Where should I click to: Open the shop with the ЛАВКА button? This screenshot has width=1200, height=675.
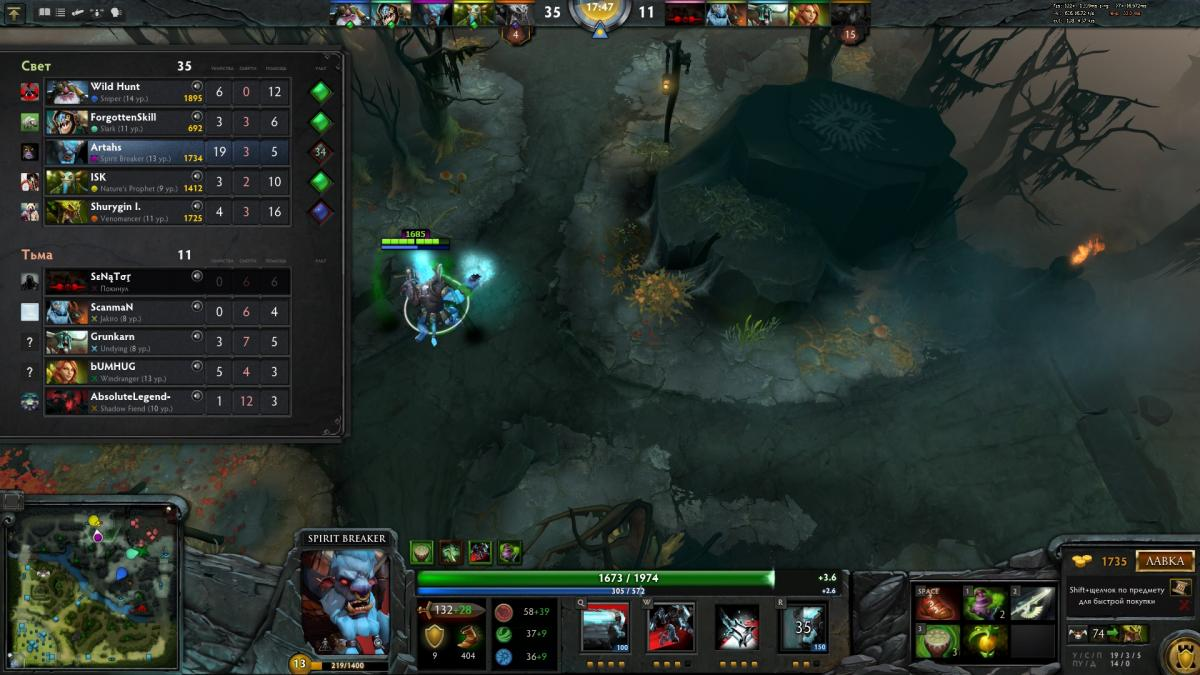tap(1165, 561)
